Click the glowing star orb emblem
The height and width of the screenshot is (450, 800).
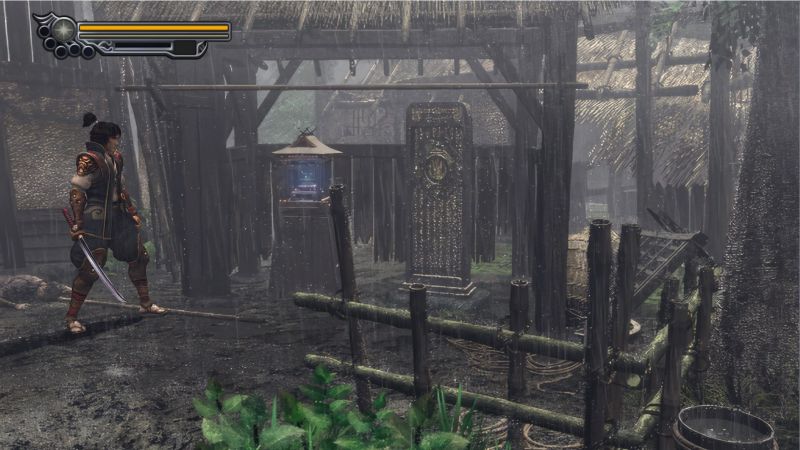coord(64,29)
